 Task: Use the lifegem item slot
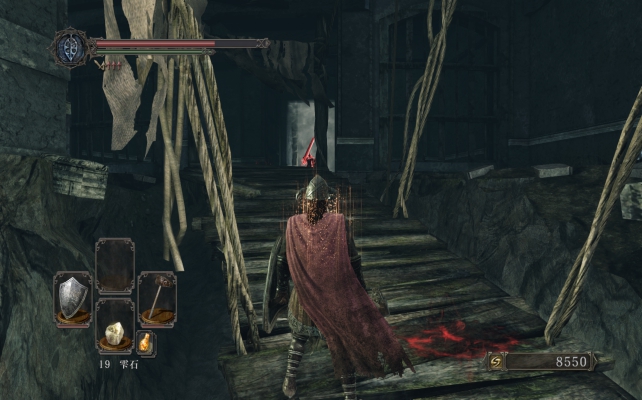115,326
